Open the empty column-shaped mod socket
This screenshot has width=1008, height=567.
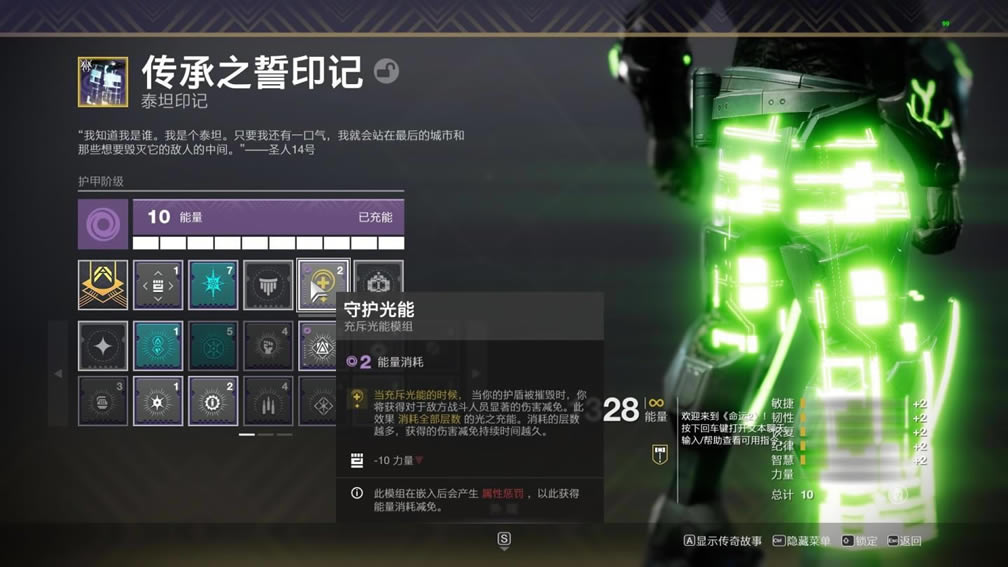point(268,285)
